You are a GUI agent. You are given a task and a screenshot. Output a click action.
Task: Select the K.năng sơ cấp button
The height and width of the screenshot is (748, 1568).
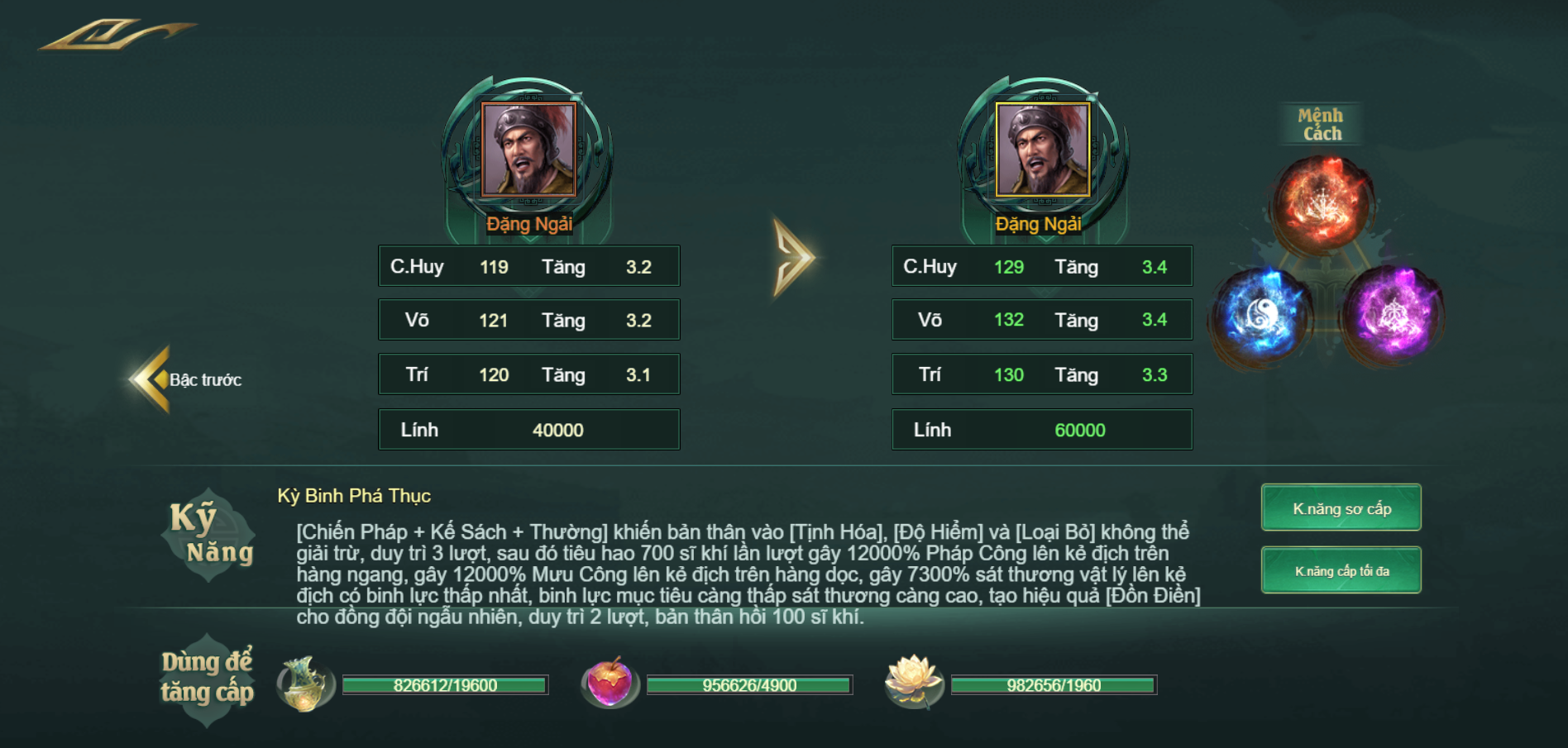[1341, 508]
